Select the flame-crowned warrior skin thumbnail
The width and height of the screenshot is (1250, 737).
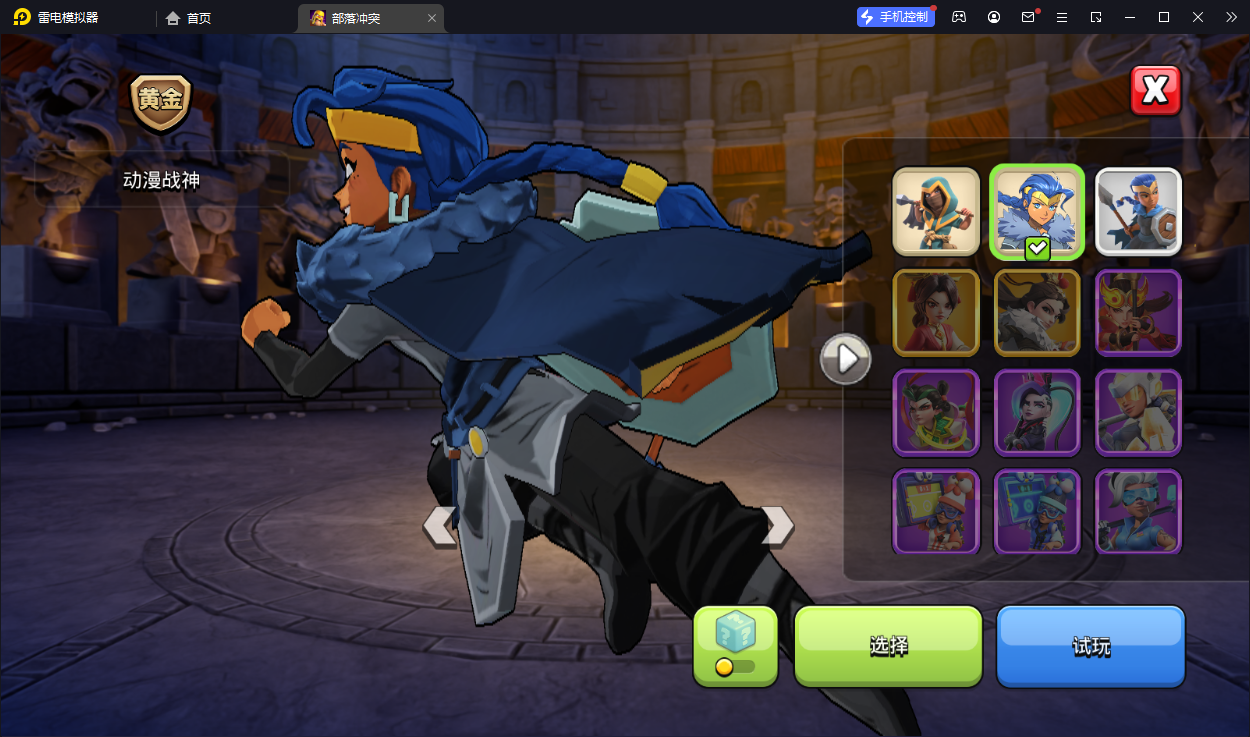coord(1138,312)
